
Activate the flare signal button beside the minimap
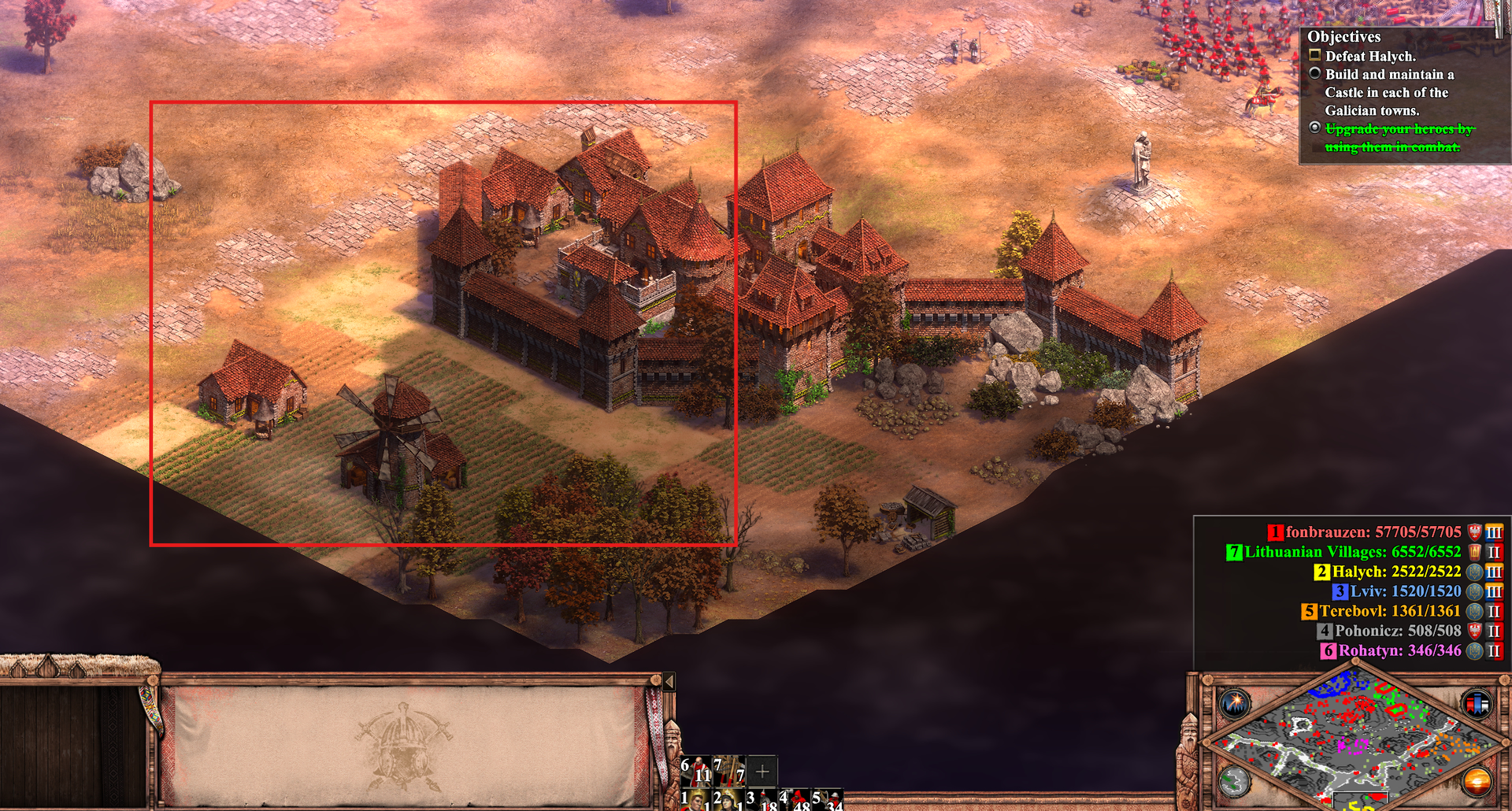[x=1234, y=702]
